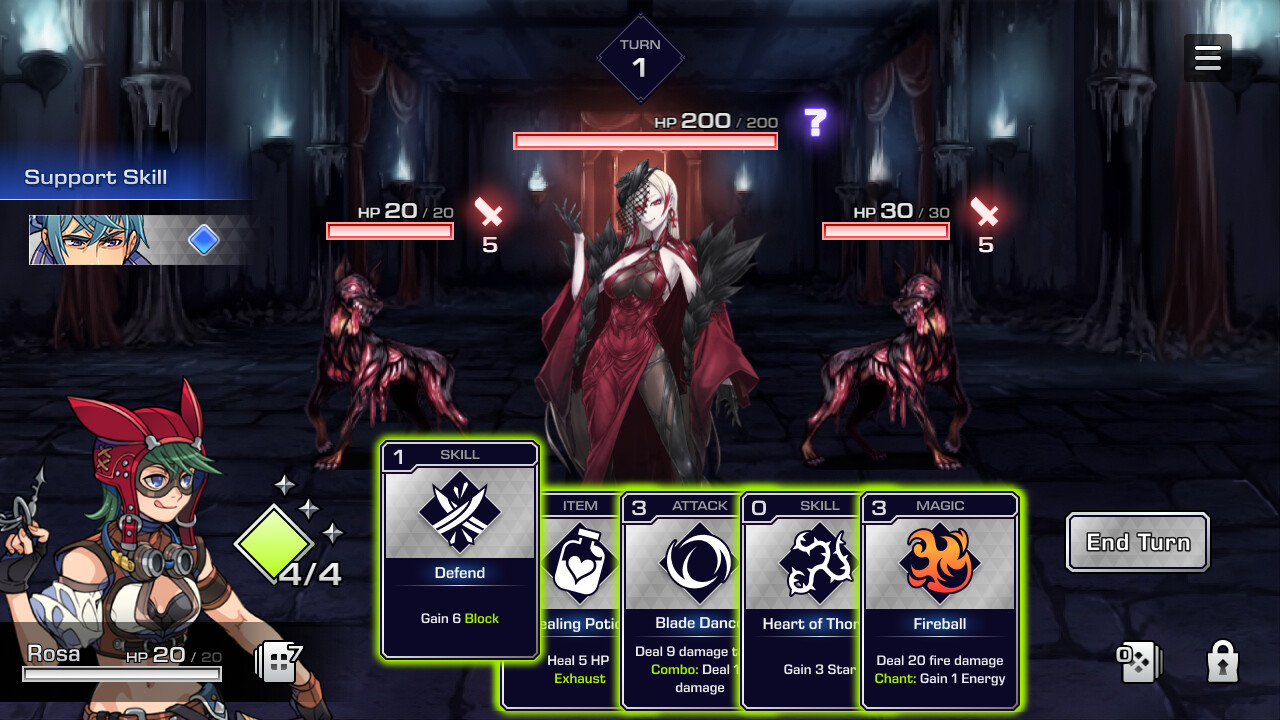Open the hamburger menu in the top corner
Viewport: 1280px width, 720px height.
coord(1208,57)
